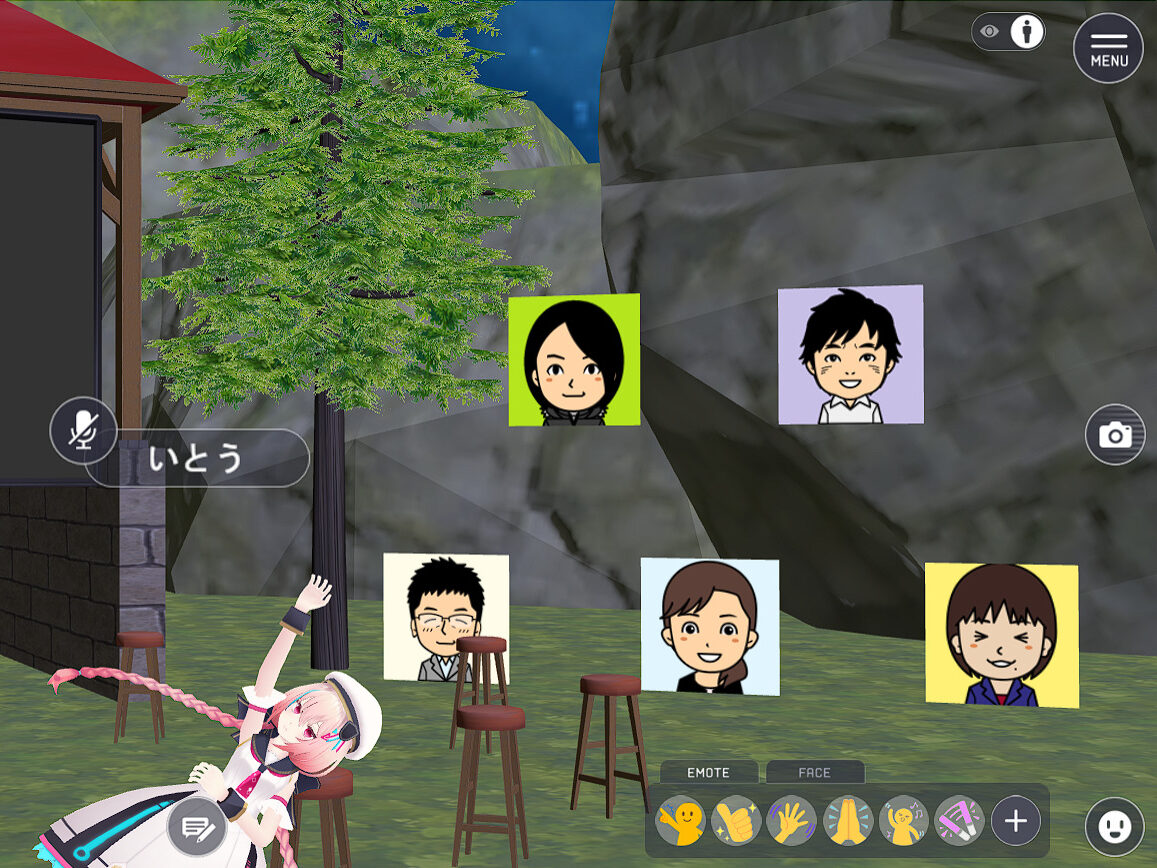Switch to the FACE tab

pos(814,772)
